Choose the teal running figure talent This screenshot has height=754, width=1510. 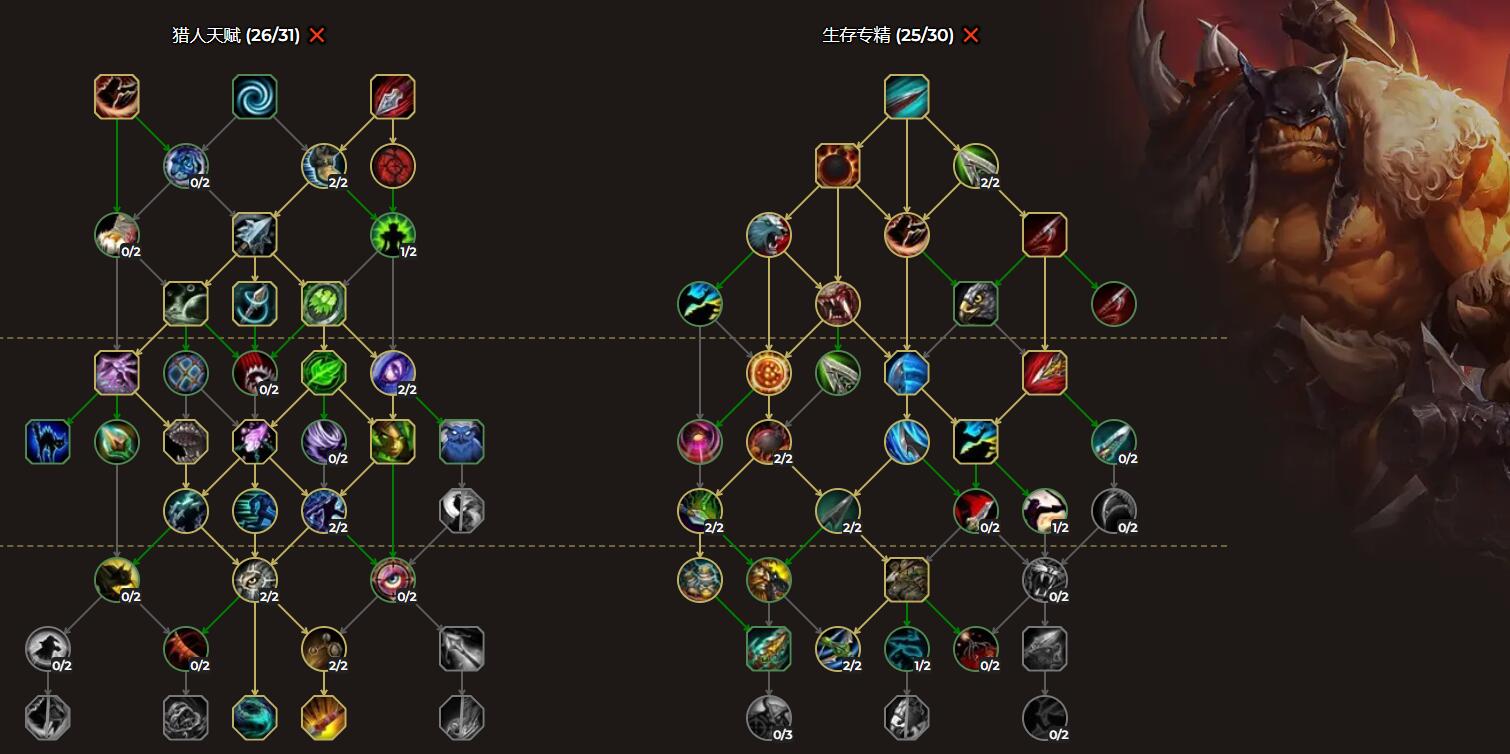(255, 511)
